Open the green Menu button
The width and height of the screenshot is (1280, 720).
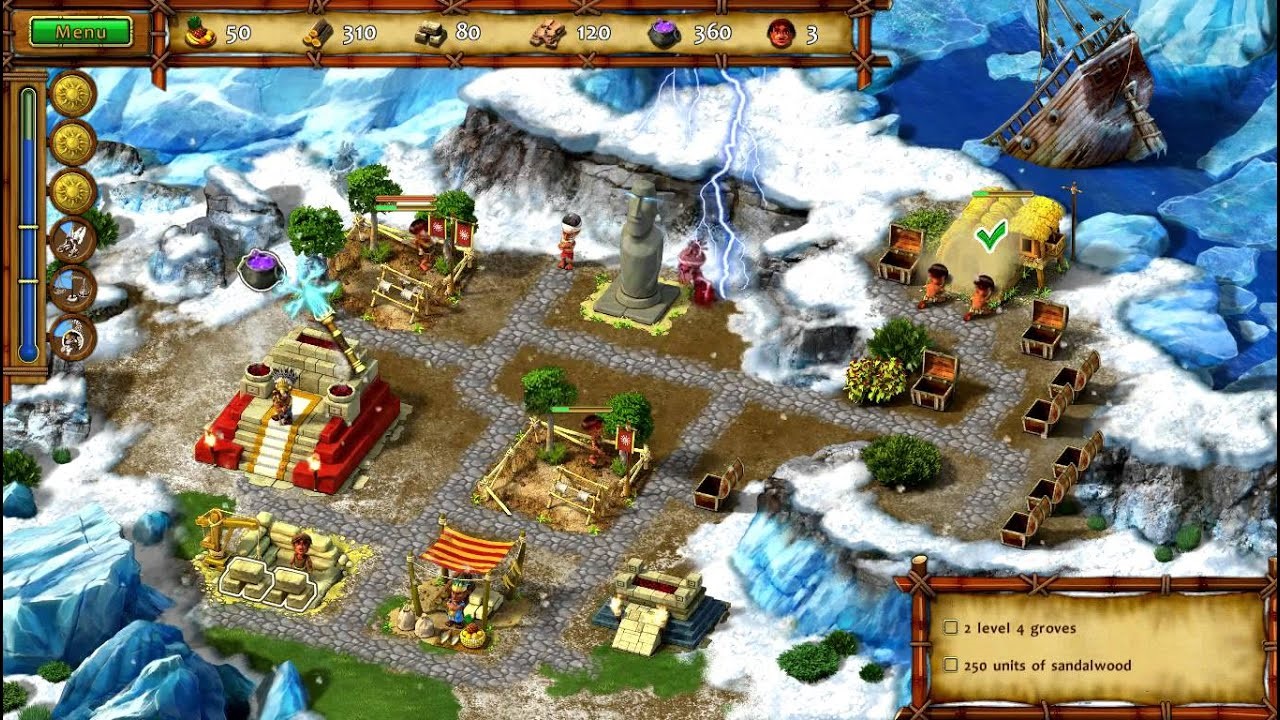pos(81,32)
